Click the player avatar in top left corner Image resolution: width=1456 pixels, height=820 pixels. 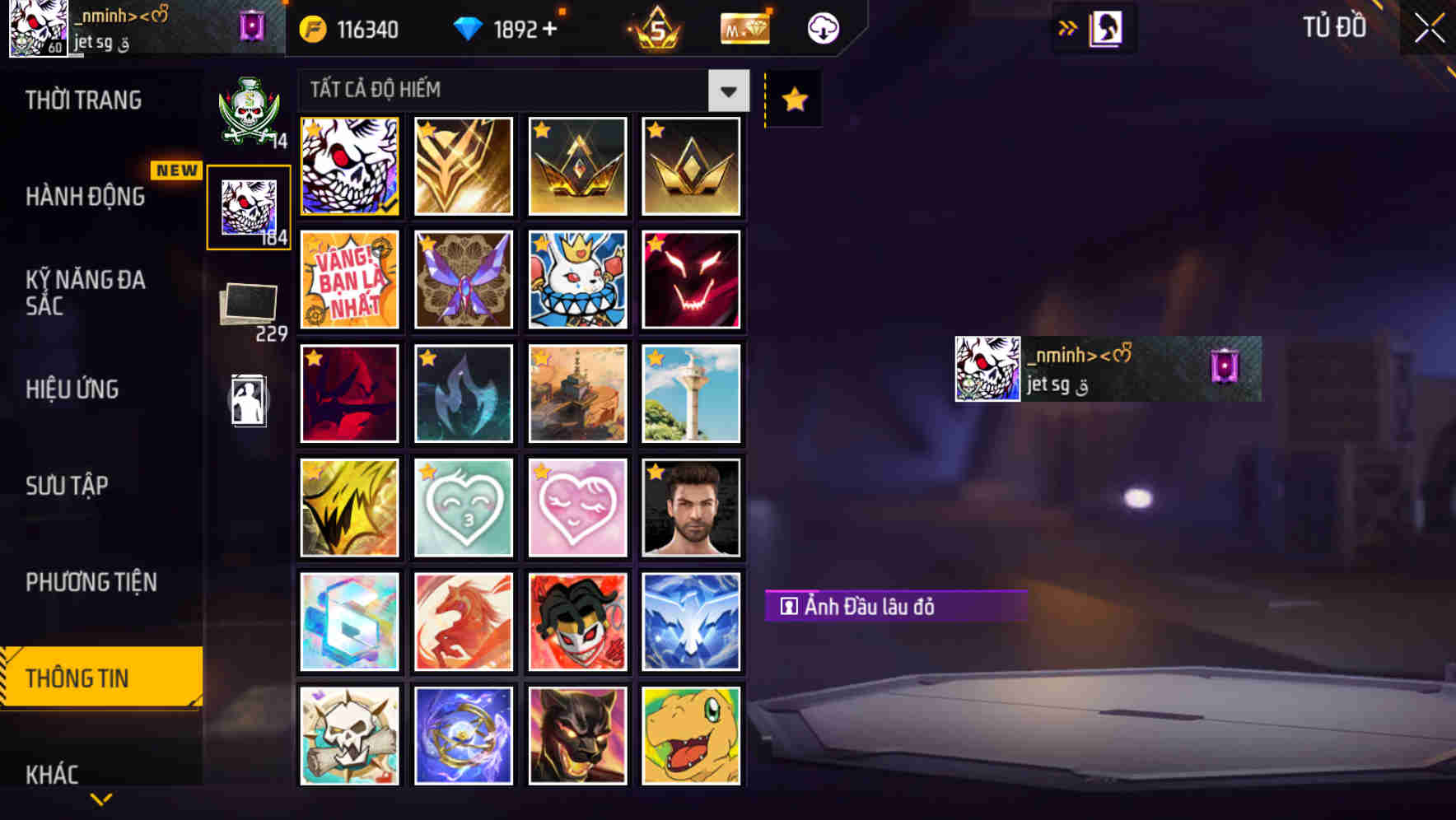[x=37, y=29]
